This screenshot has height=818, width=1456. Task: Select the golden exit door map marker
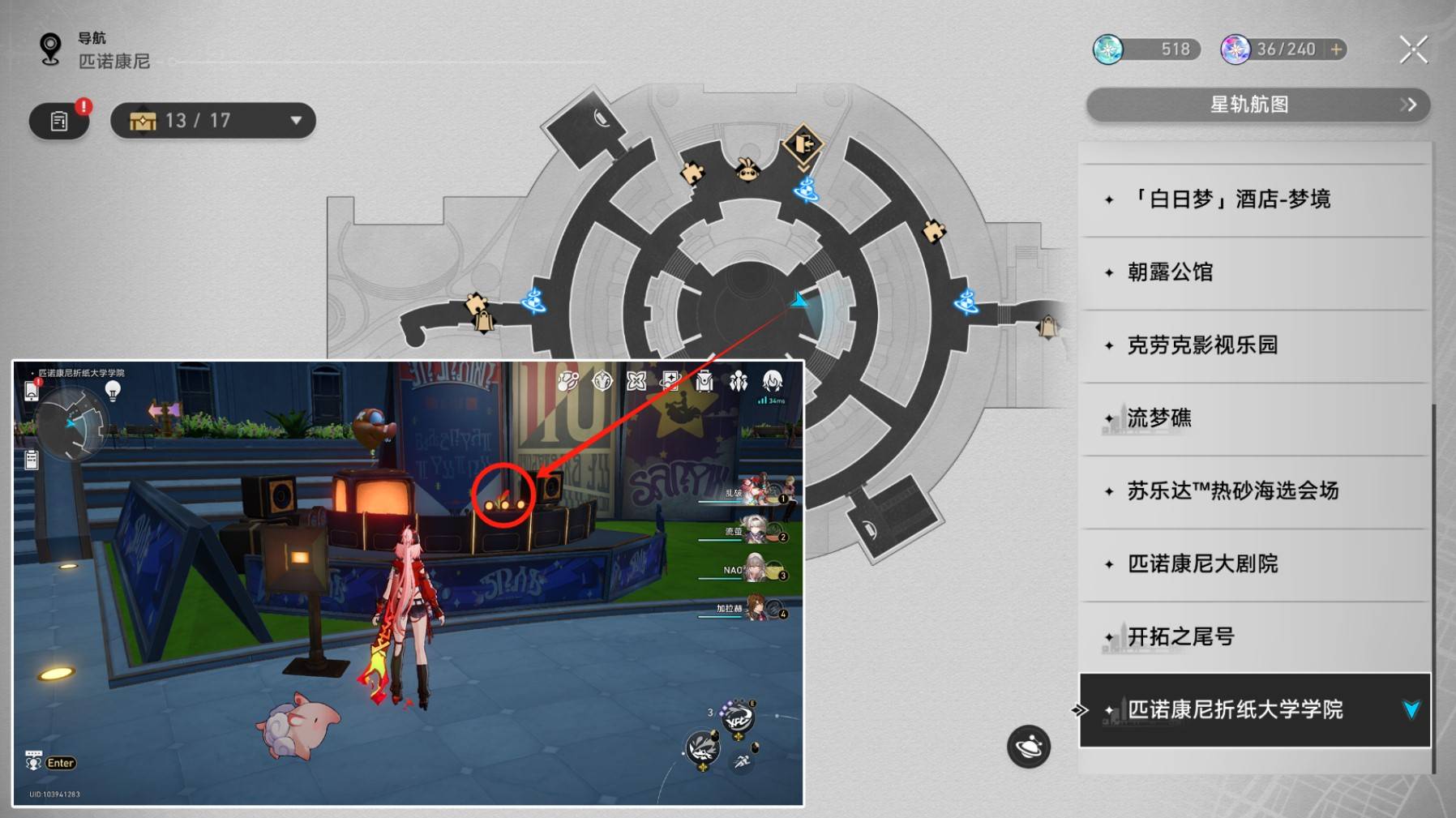803,145
